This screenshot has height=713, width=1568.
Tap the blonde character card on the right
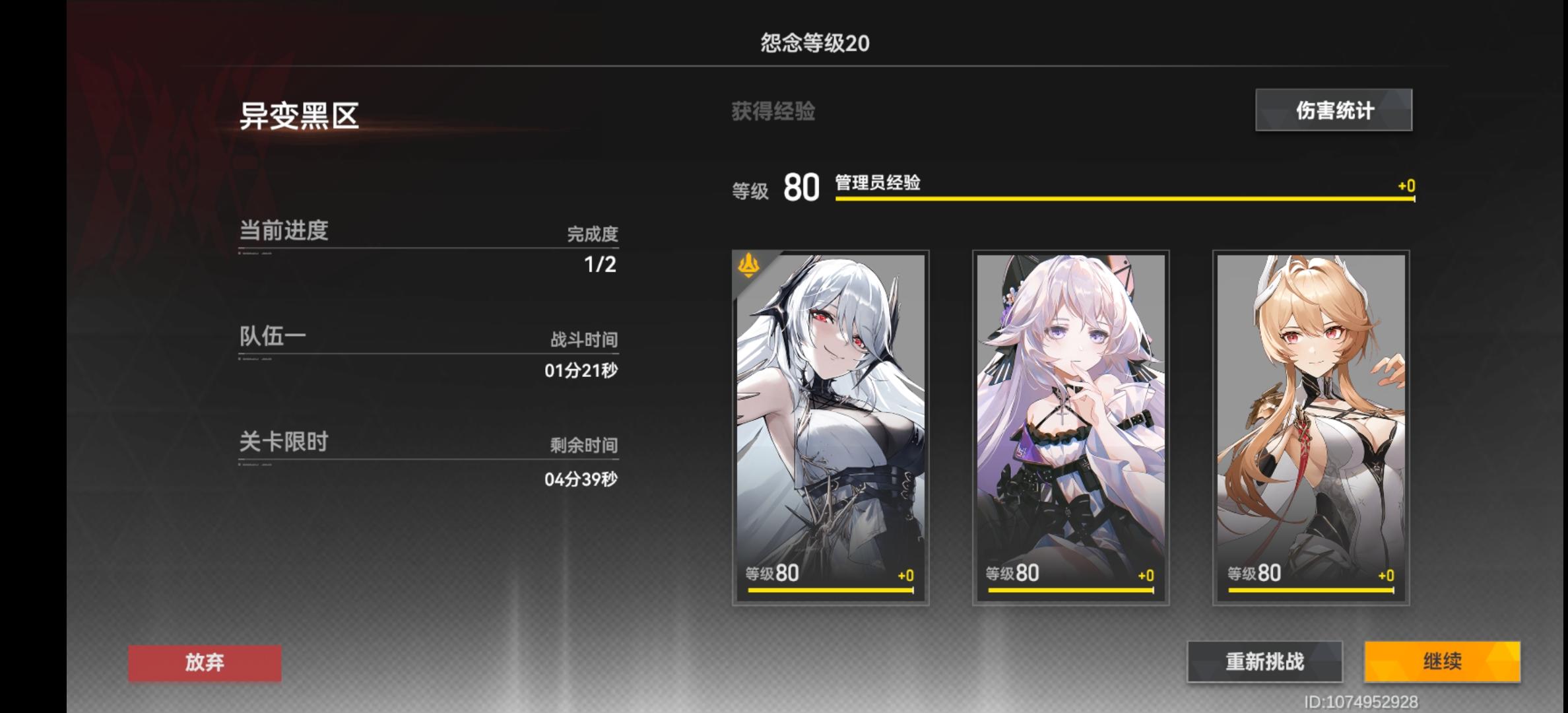[x=1310, y=409]
